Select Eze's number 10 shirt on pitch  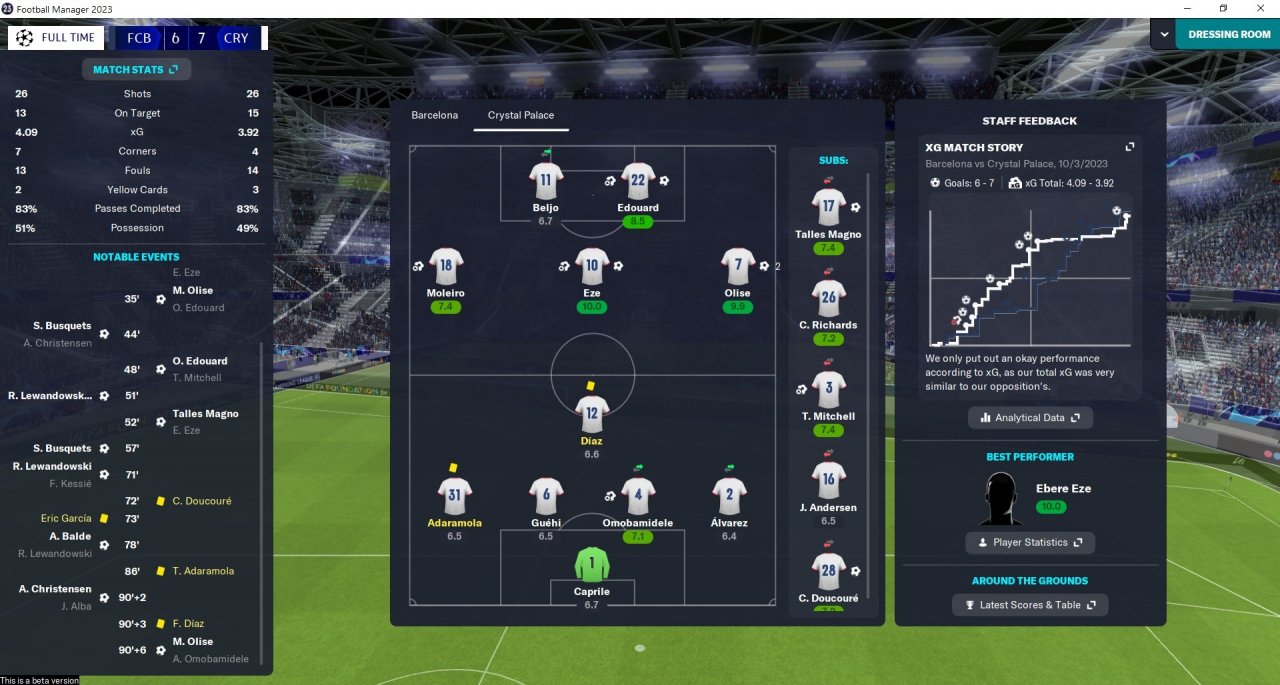pos(592,266)
